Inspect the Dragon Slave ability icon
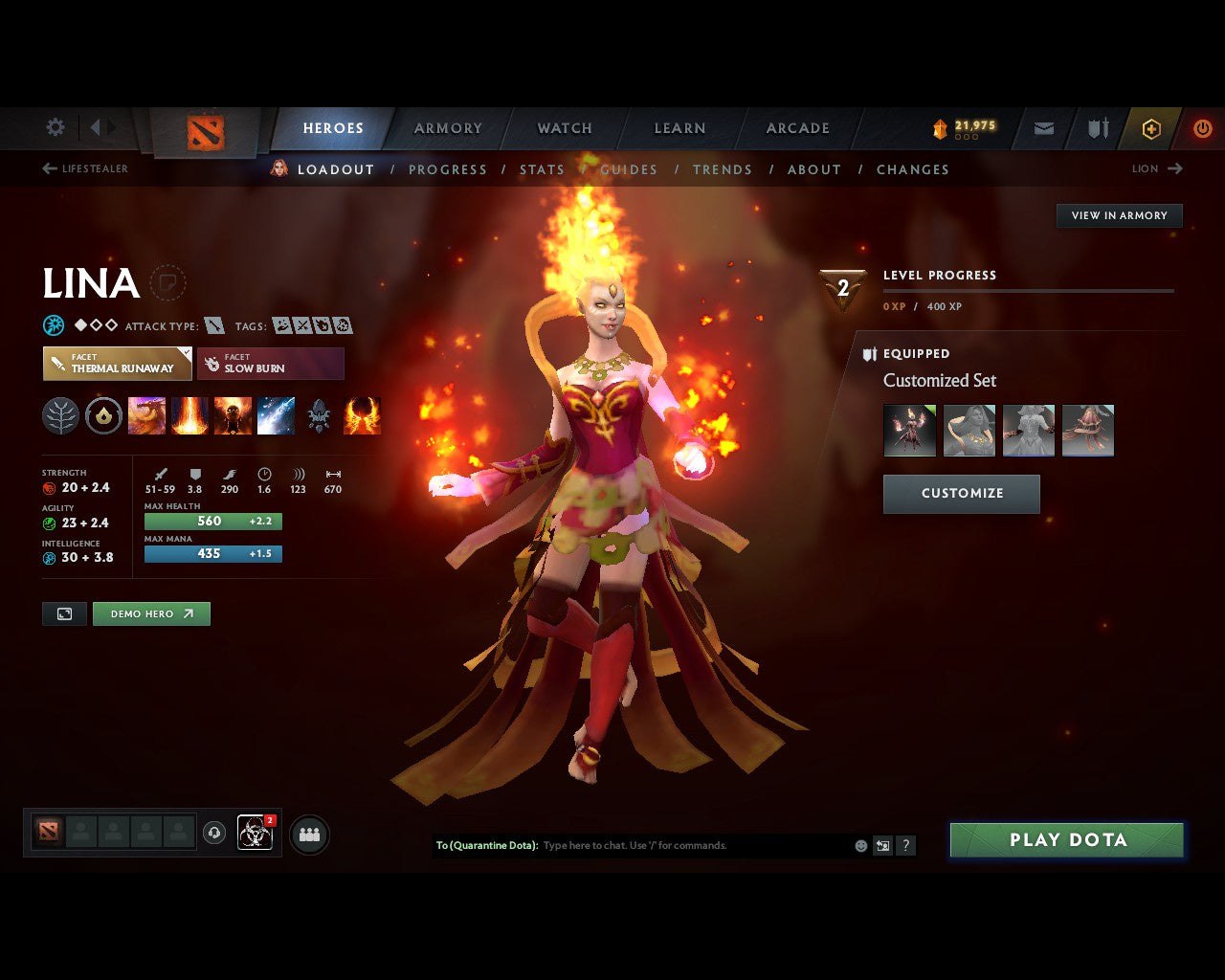This screenshot has width=1225, height=980. click(146, 414)
